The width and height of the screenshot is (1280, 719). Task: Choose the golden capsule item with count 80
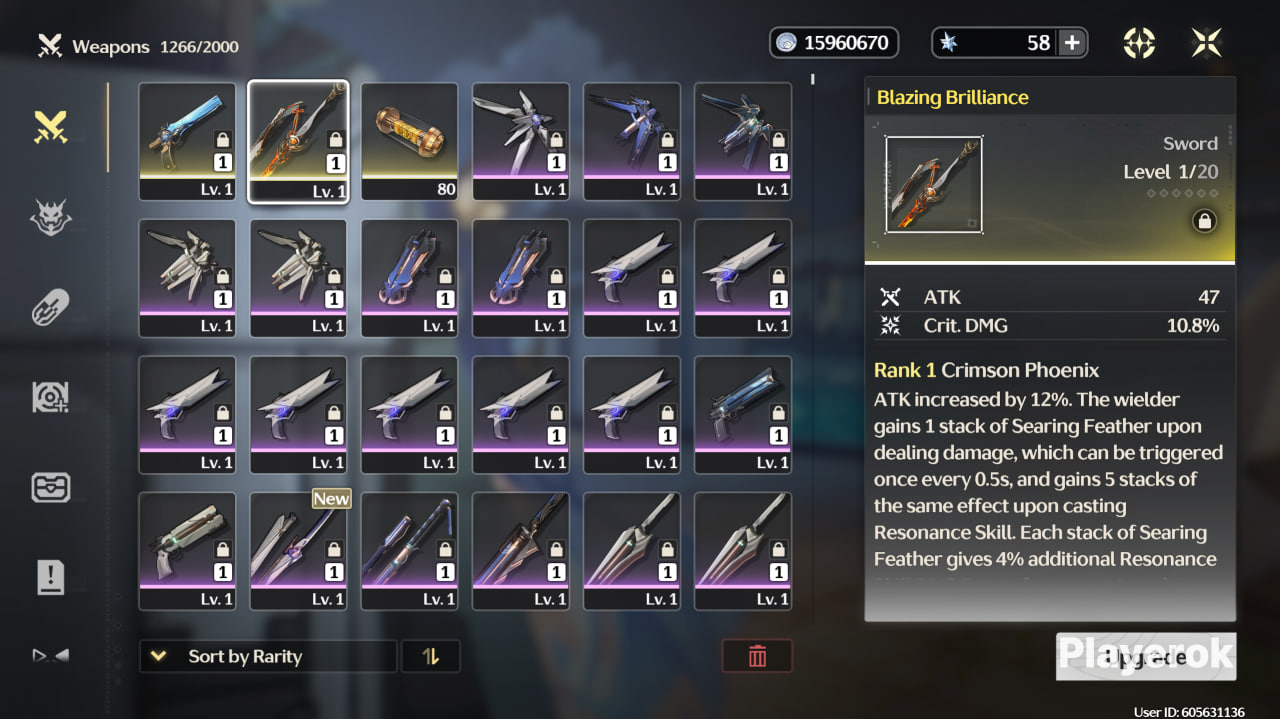[x=409, y=141]
